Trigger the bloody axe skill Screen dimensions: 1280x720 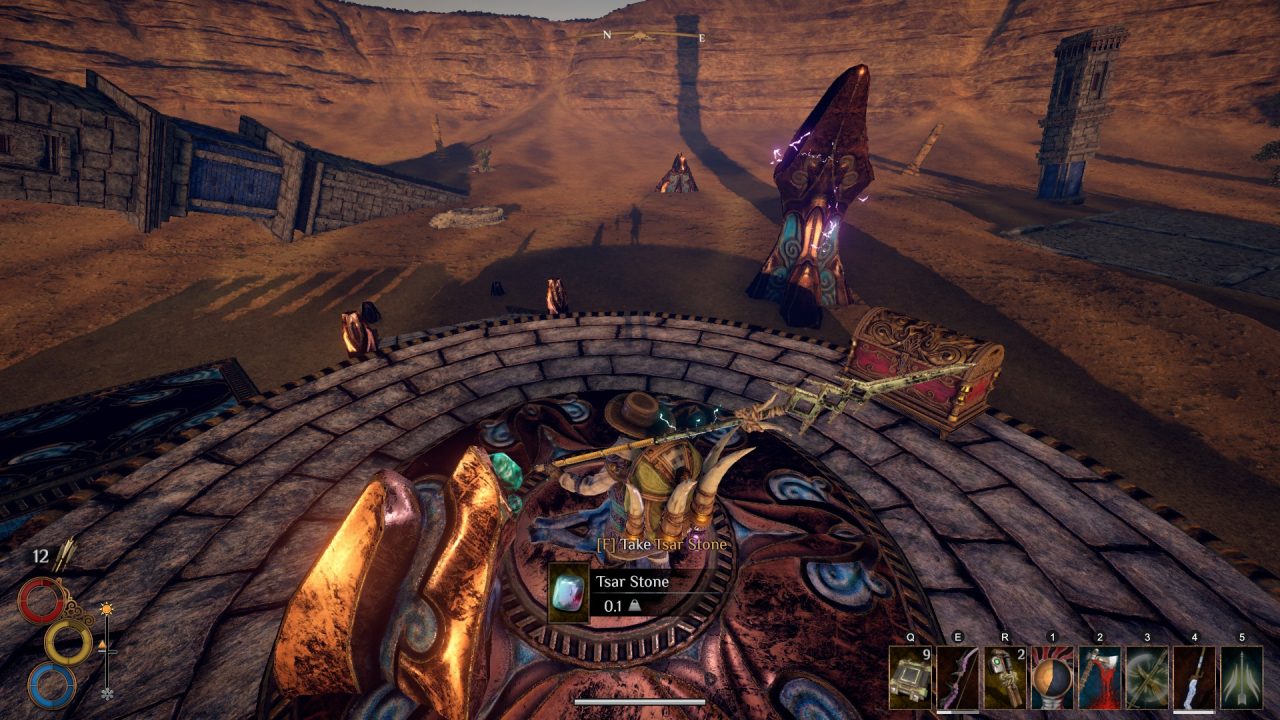tap(1099, 678)
